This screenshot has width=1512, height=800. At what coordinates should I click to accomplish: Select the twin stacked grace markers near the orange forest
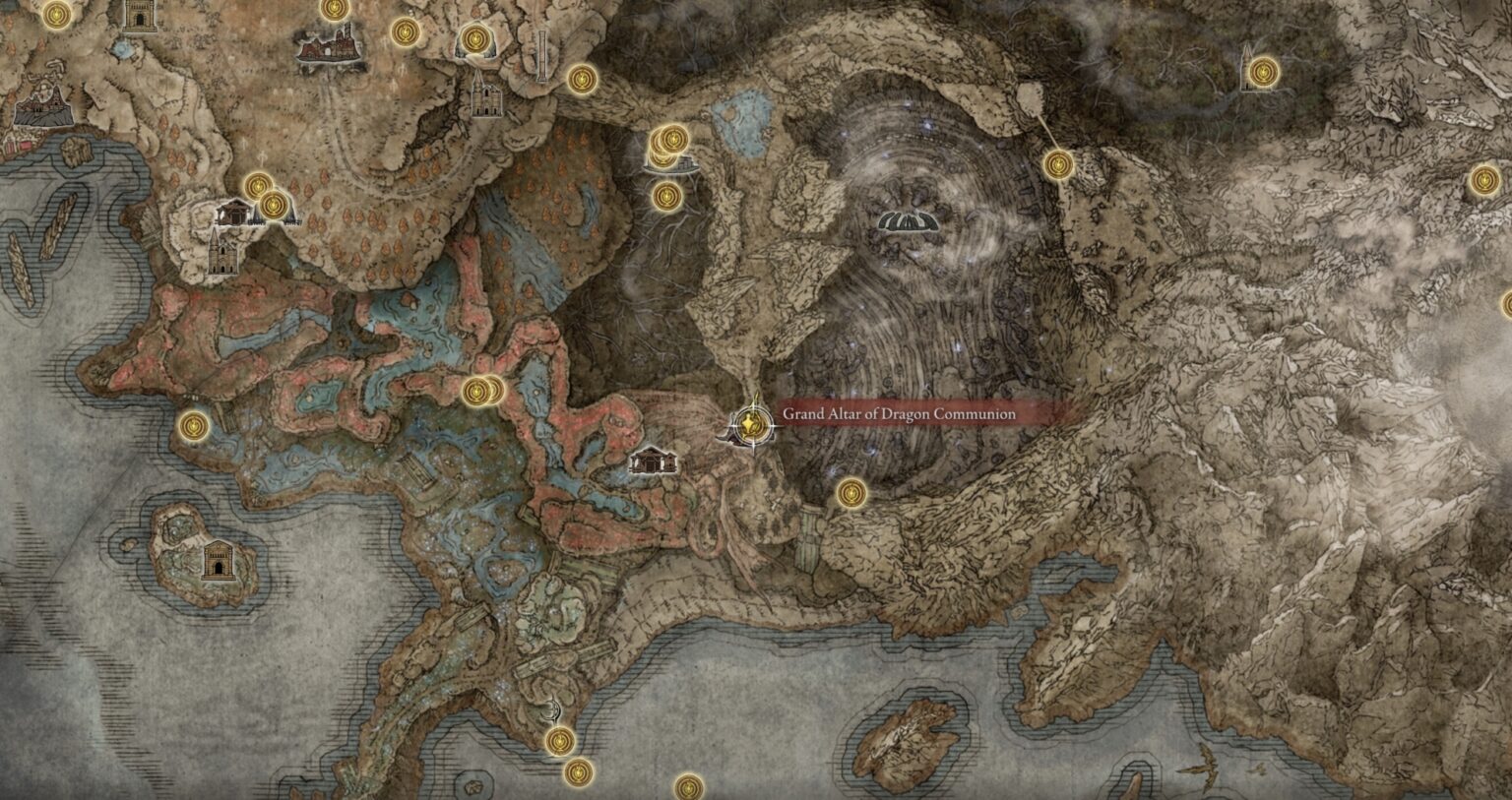tap(266, 194)
